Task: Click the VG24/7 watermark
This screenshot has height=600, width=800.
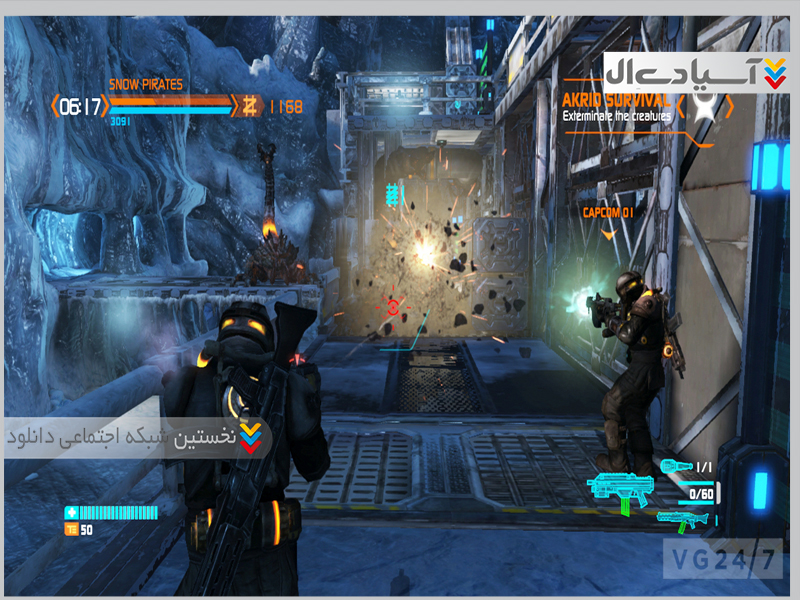Action: pyautogui.click(x=724, y=558)
